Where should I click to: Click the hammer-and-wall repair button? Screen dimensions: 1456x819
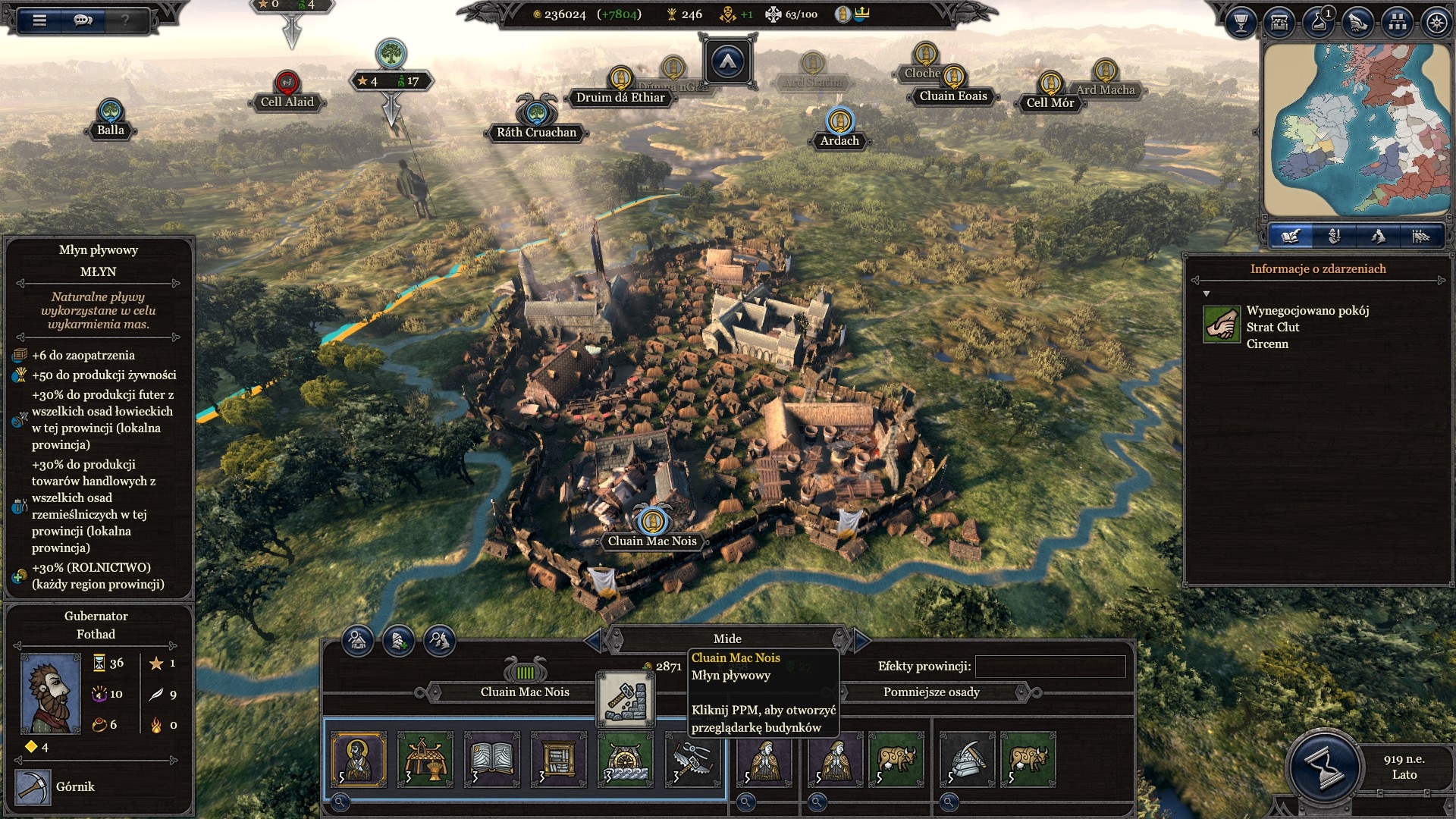point(626,699)
